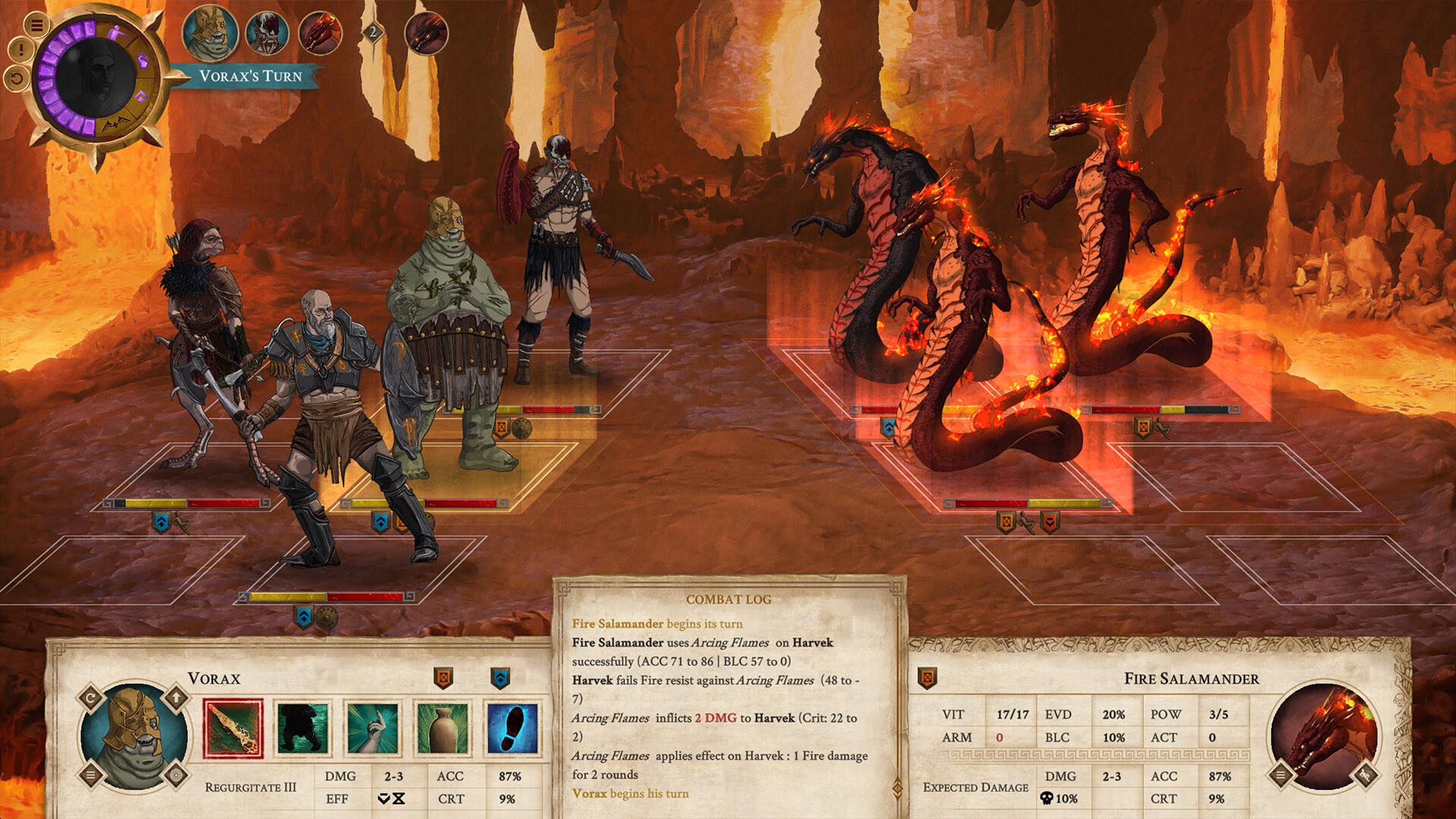Activate the bear shadow ability in Vorax's skill bar
Screen dimensions: 1456x819
(x=300, y=728)
